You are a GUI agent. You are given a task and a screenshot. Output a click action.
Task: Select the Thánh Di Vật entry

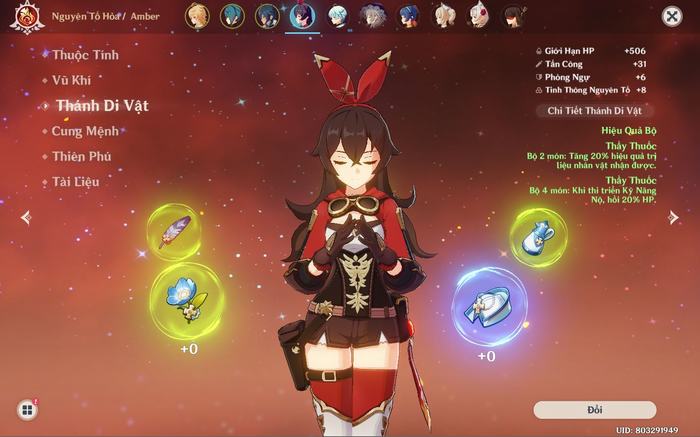coord(102,105)
